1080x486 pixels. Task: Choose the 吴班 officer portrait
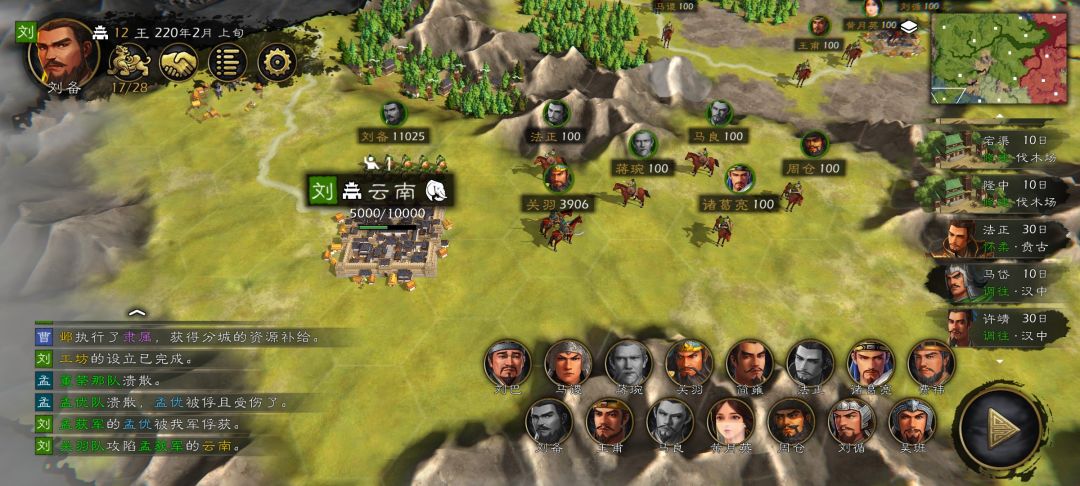[911, 421]
